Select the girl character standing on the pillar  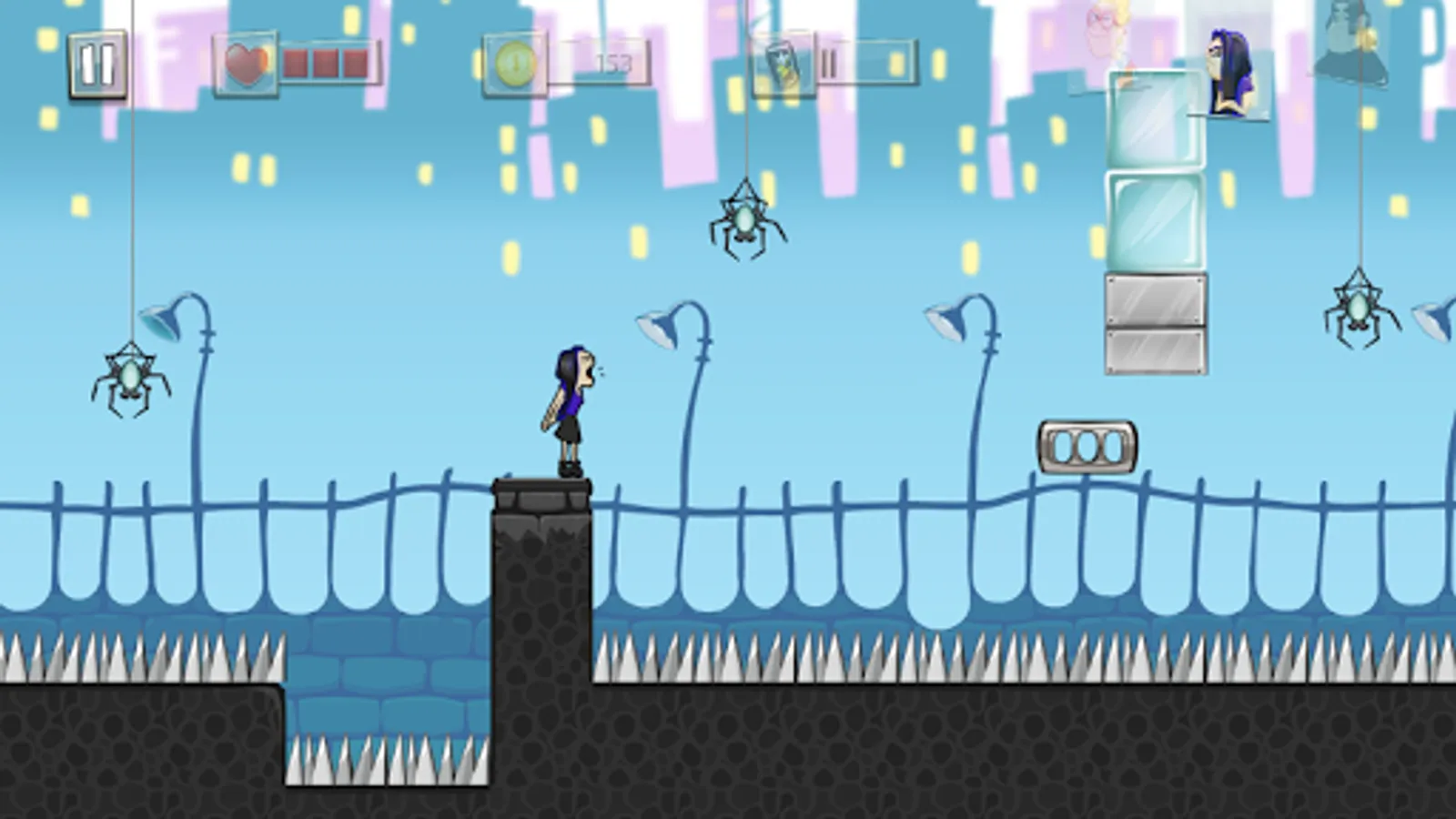(x=569, y=409)
